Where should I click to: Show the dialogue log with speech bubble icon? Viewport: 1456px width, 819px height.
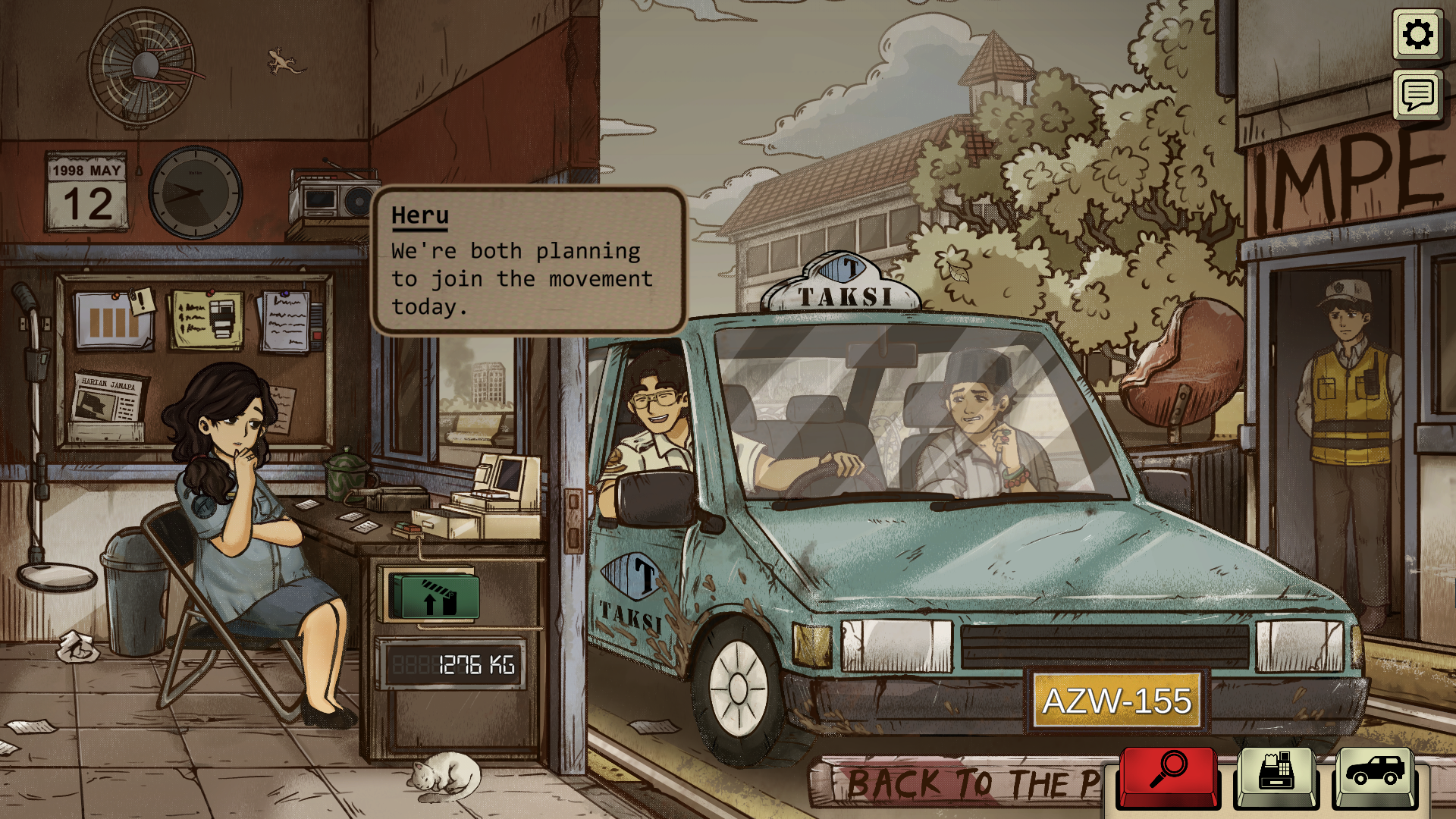coord(1417,95)
